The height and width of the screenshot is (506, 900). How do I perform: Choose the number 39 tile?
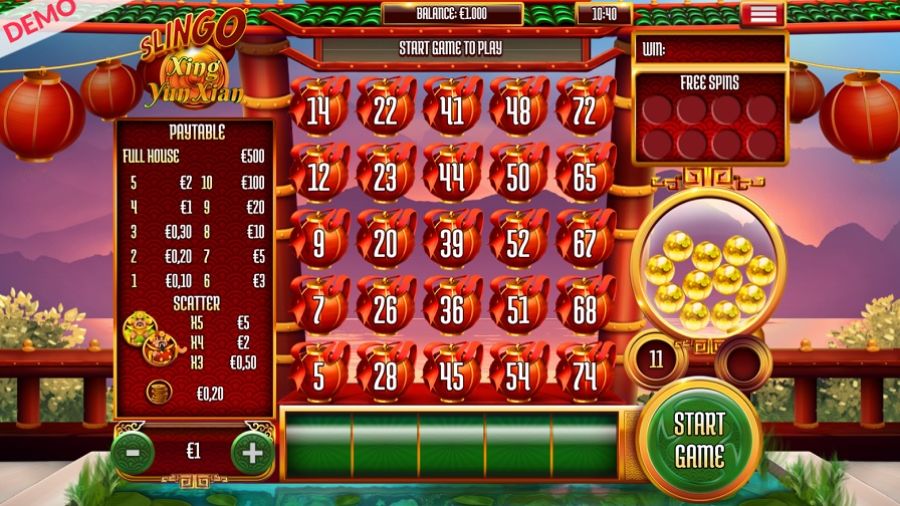pyautogui.click(x=452, y=243)
